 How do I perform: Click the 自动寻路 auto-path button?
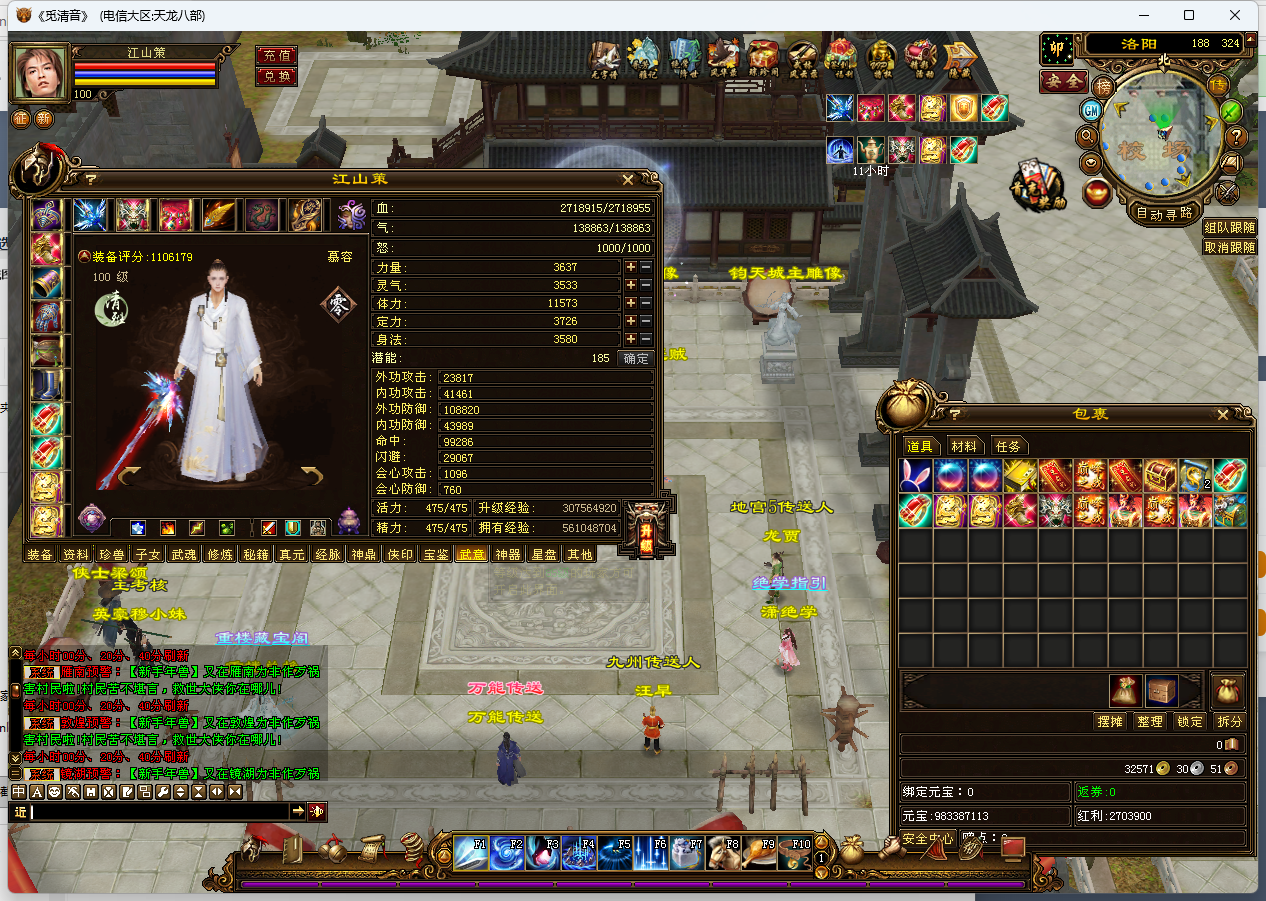1164,213
